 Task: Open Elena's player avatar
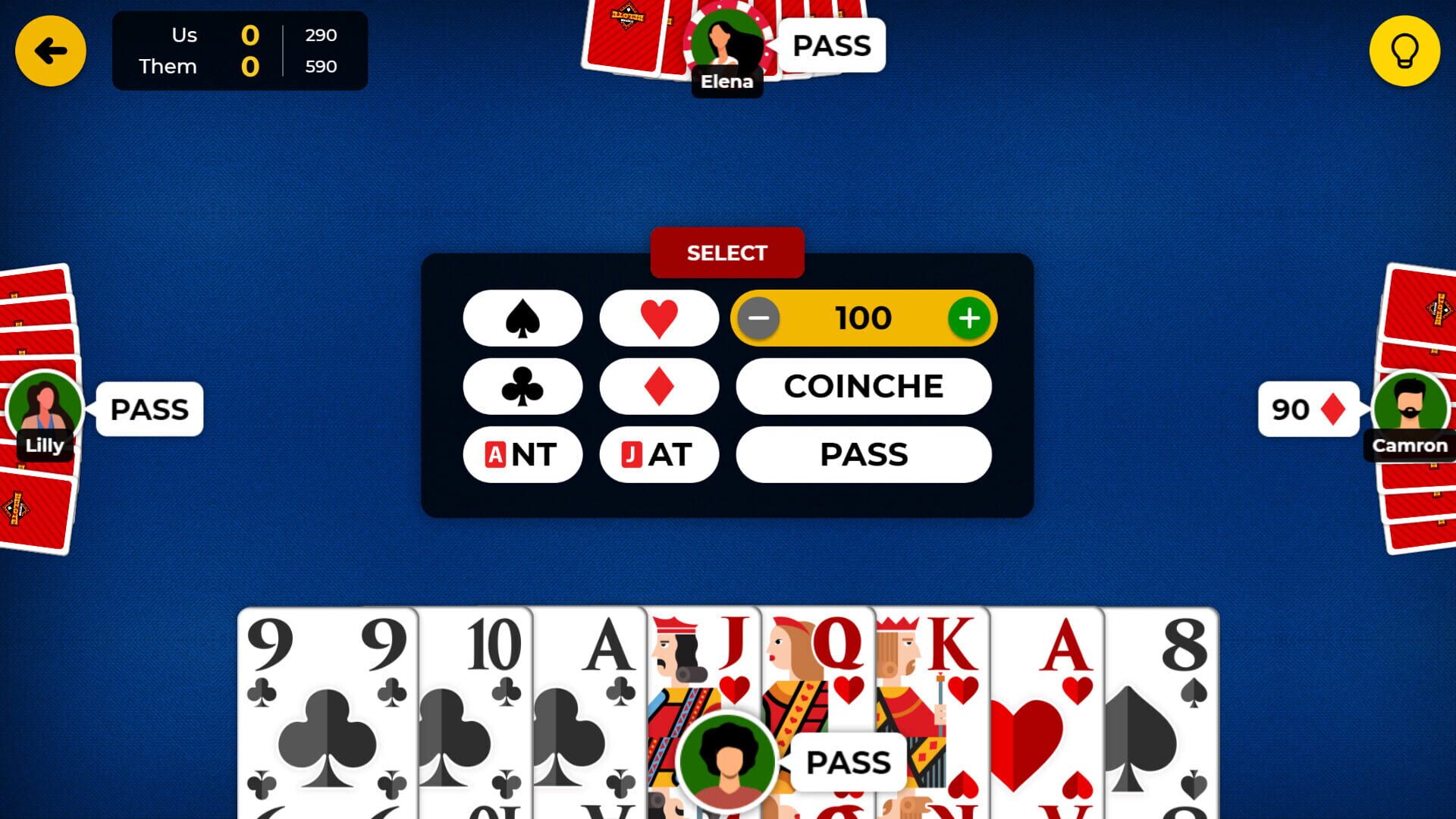(x=726, y=45)
